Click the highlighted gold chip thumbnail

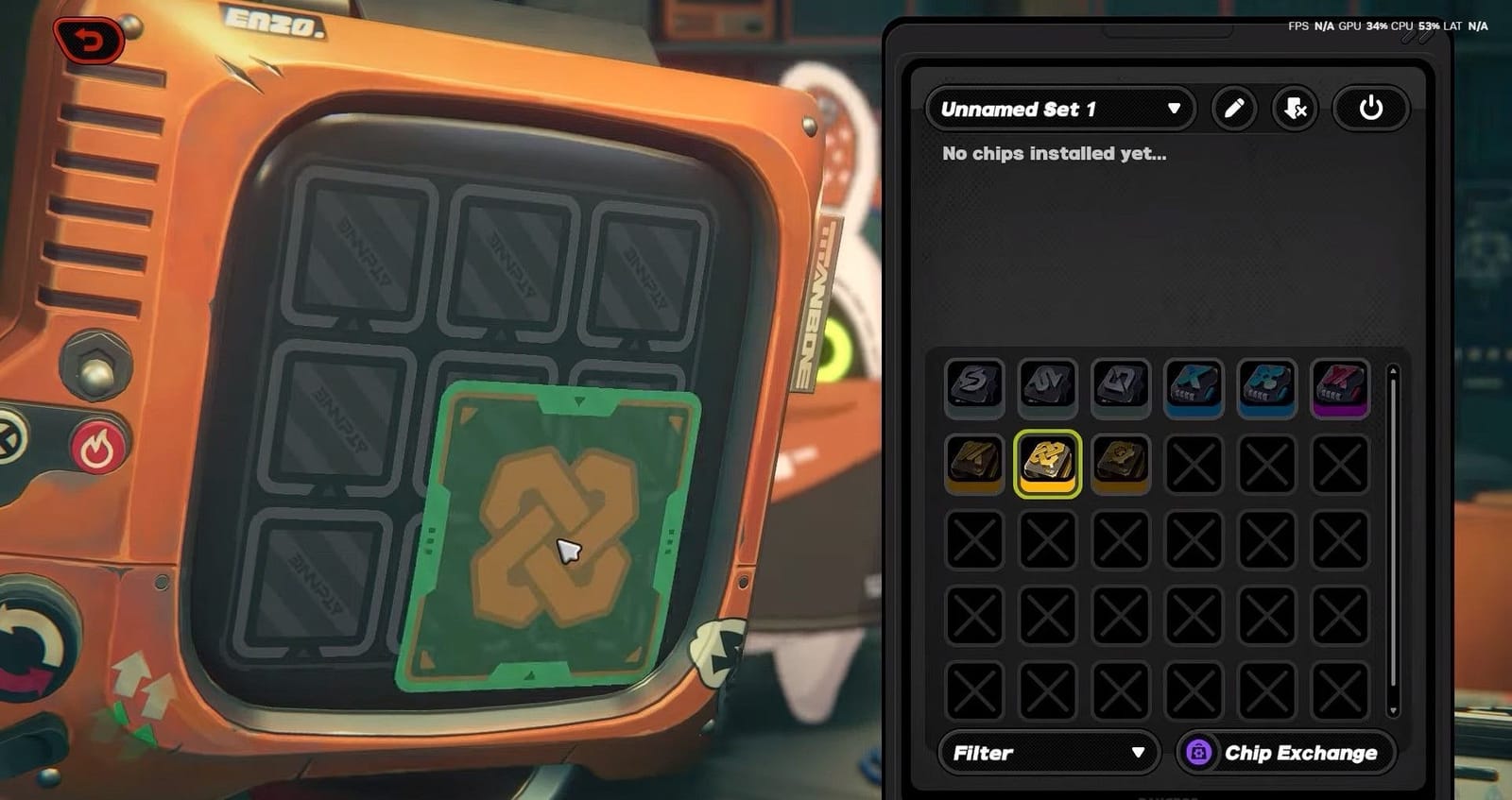(x=1048, y=462)
